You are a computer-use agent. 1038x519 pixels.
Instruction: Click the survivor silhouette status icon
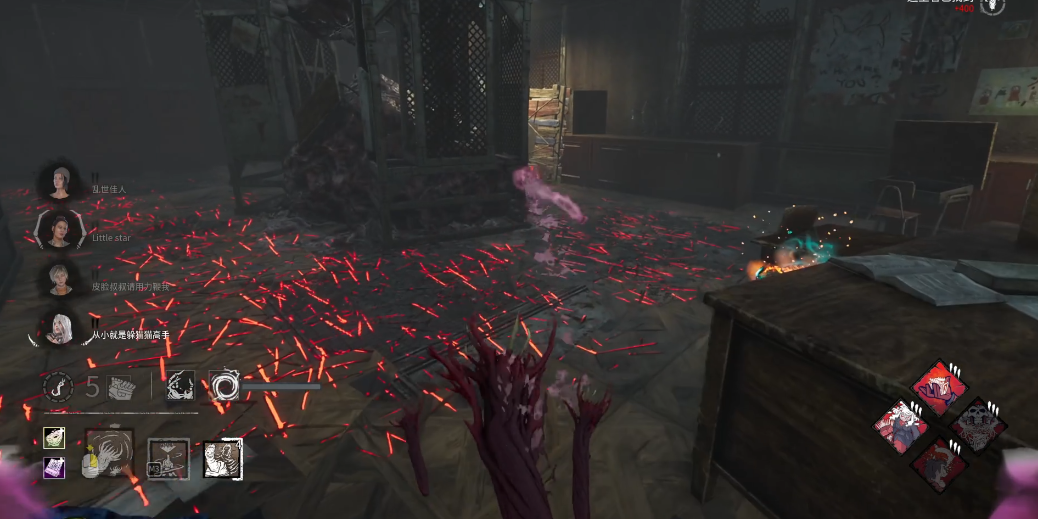click(x=181, y=385)
